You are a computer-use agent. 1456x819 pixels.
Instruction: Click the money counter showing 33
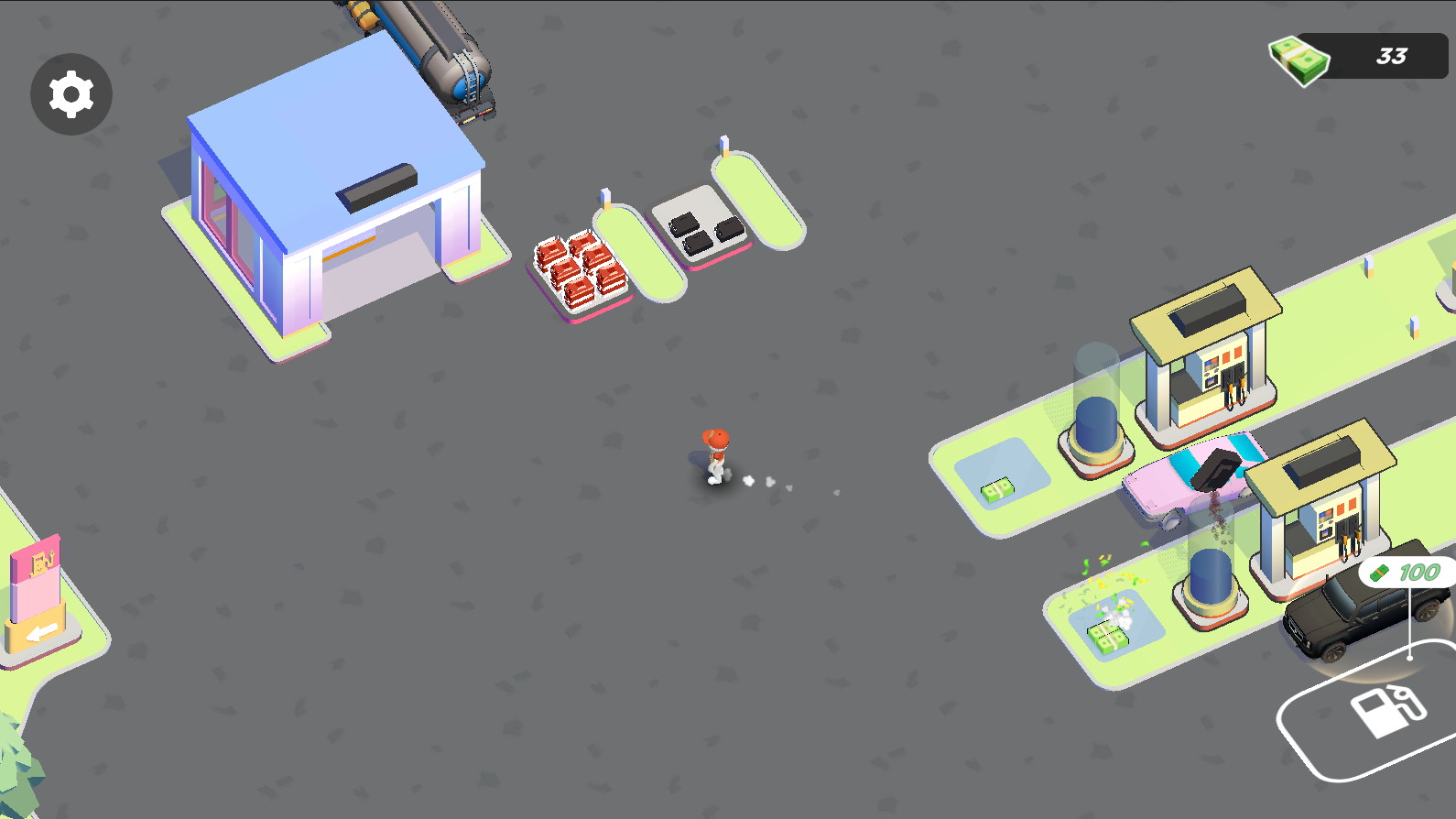(x=1392, y=58)
